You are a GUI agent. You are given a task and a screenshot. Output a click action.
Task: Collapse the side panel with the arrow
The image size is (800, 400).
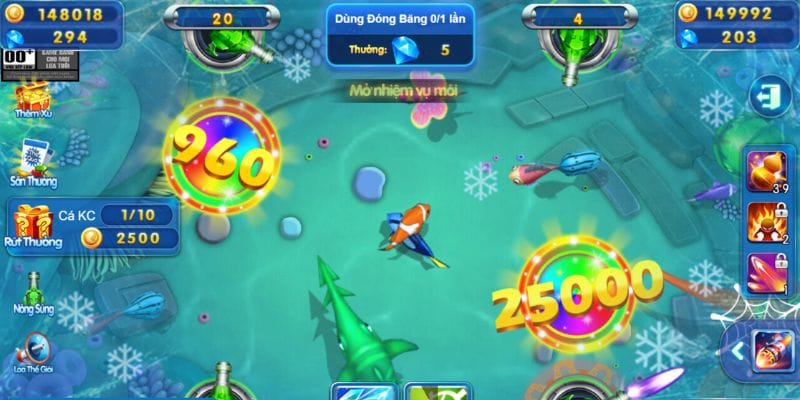737,349
